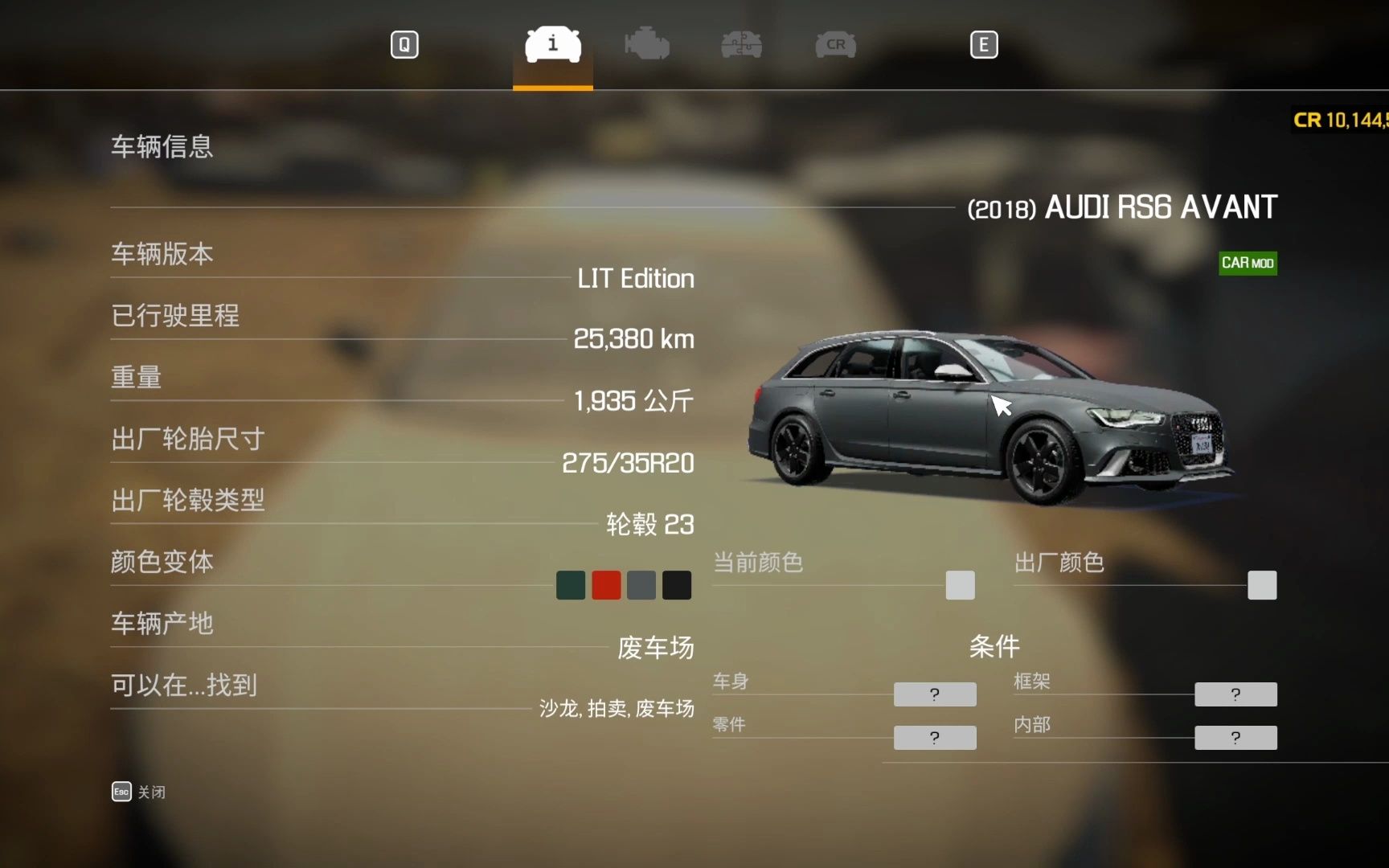Reveal the 车身 body condition

934,694
